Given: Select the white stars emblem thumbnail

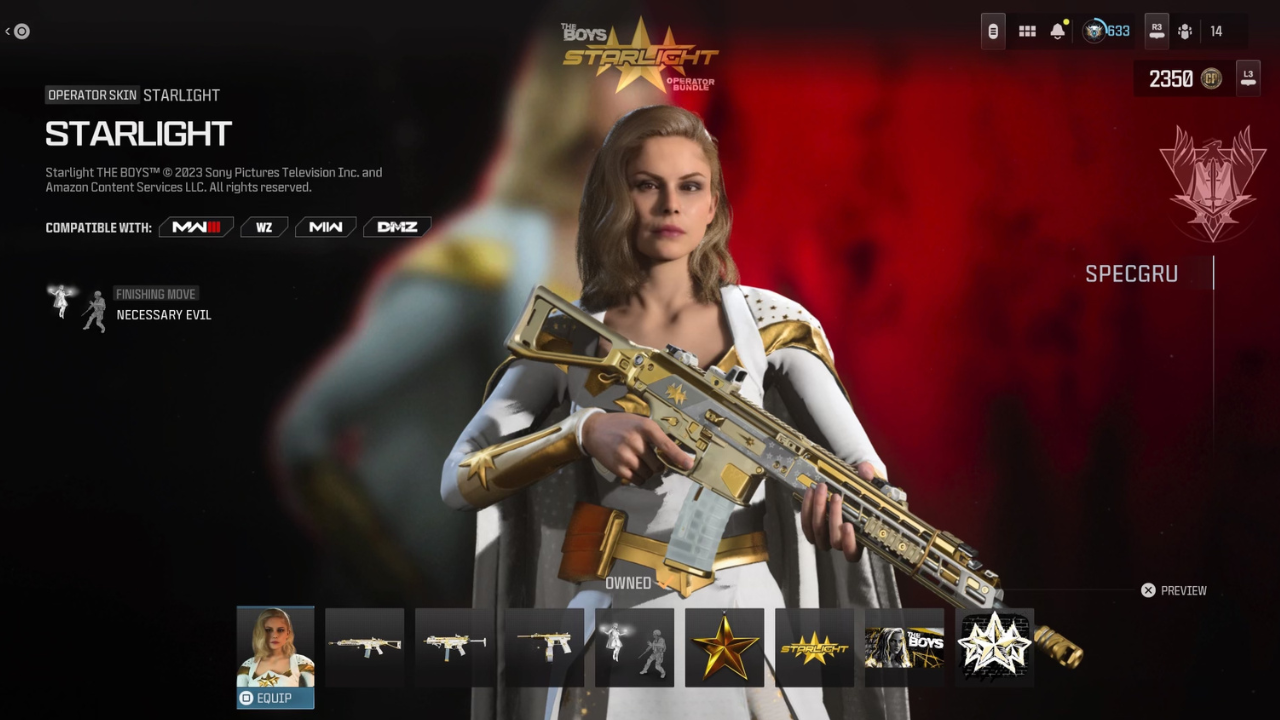Looking at the screenshot, I should (x=994, y=645).
